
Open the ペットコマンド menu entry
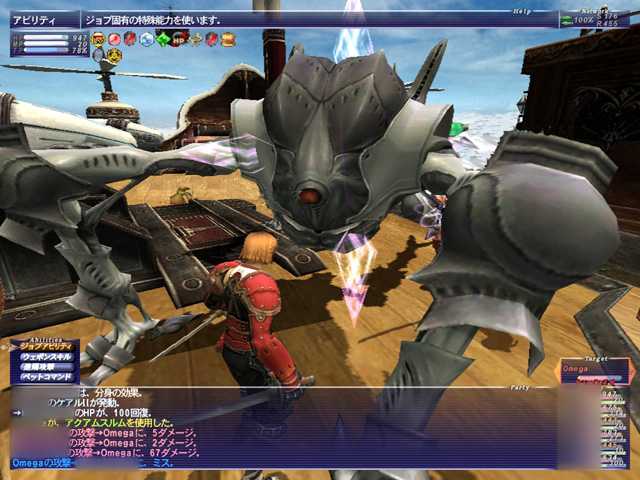pyautogui.click(x=46, y=379)
